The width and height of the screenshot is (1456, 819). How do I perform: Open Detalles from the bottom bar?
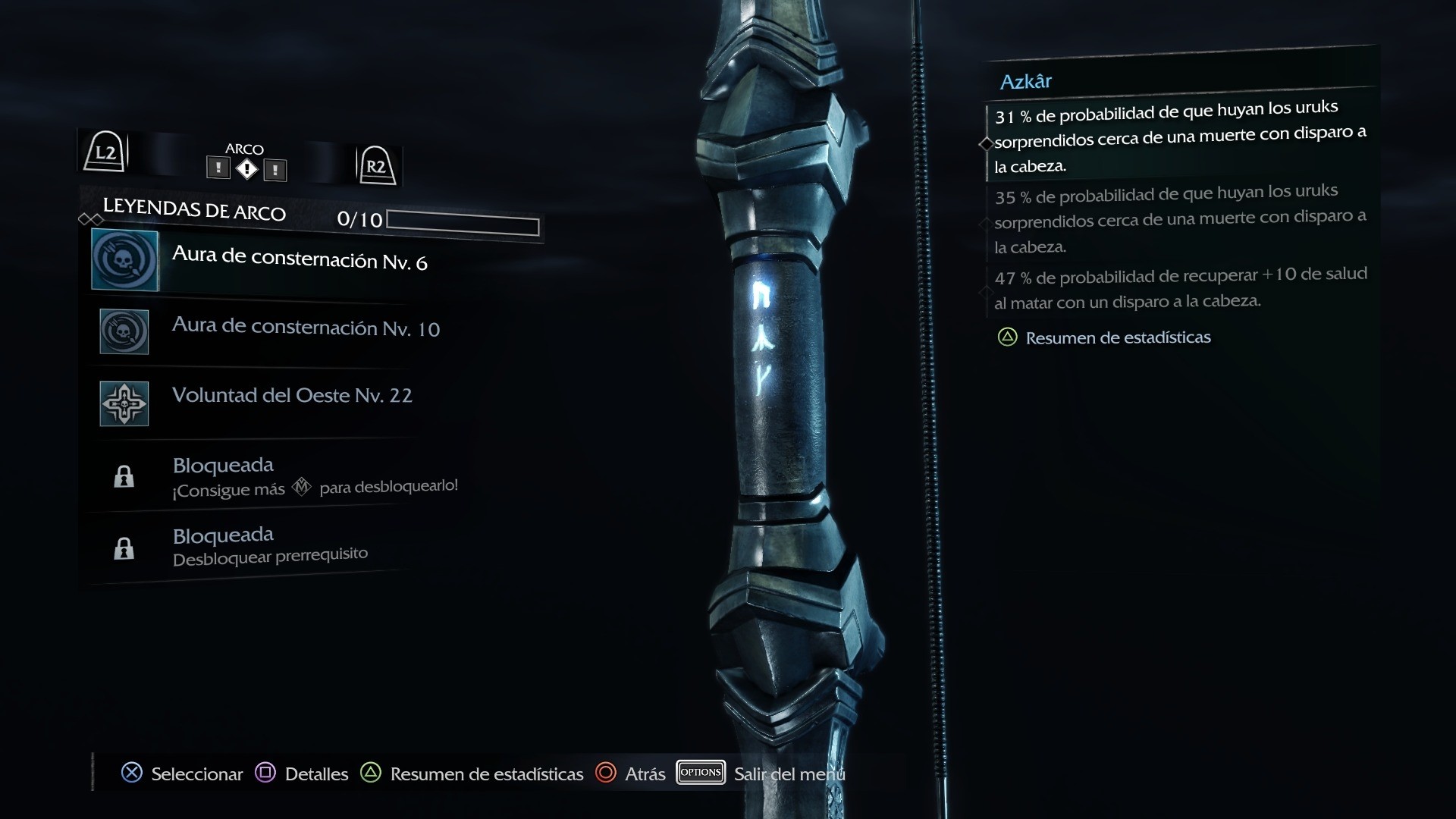click(302, 773)
